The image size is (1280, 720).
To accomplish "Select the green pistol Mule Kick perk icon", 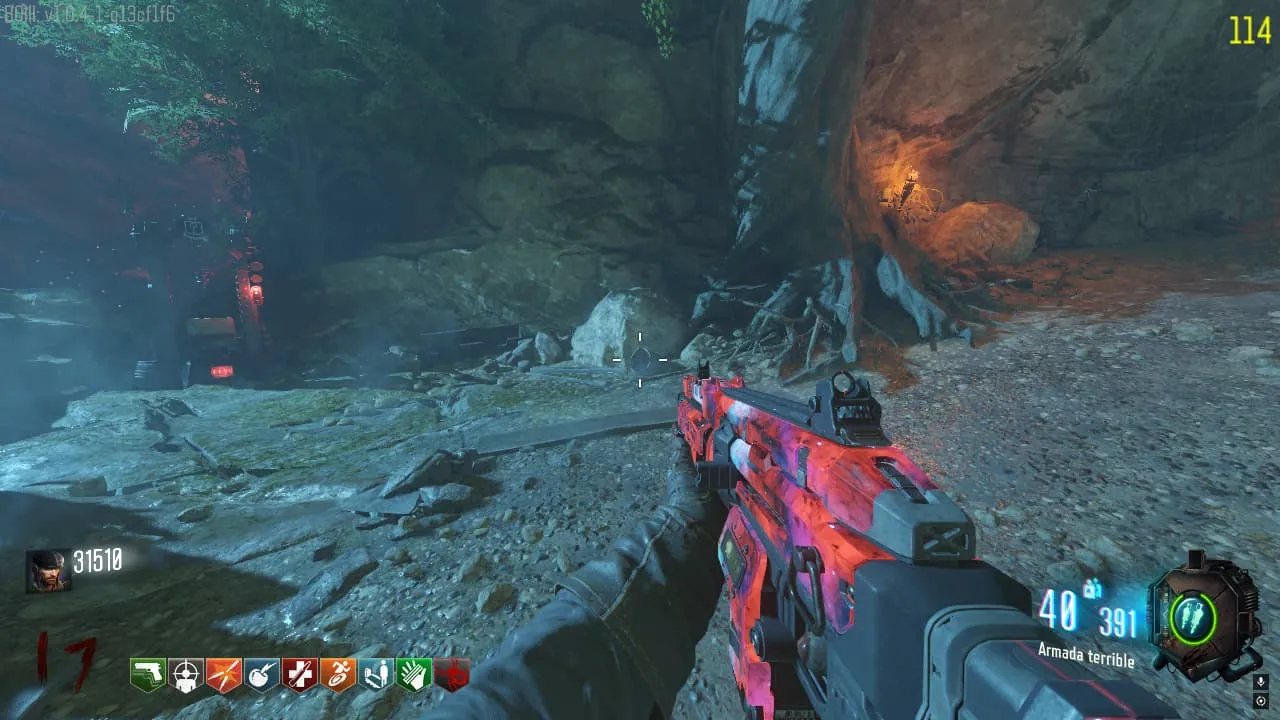I will [x=147, y=675].
